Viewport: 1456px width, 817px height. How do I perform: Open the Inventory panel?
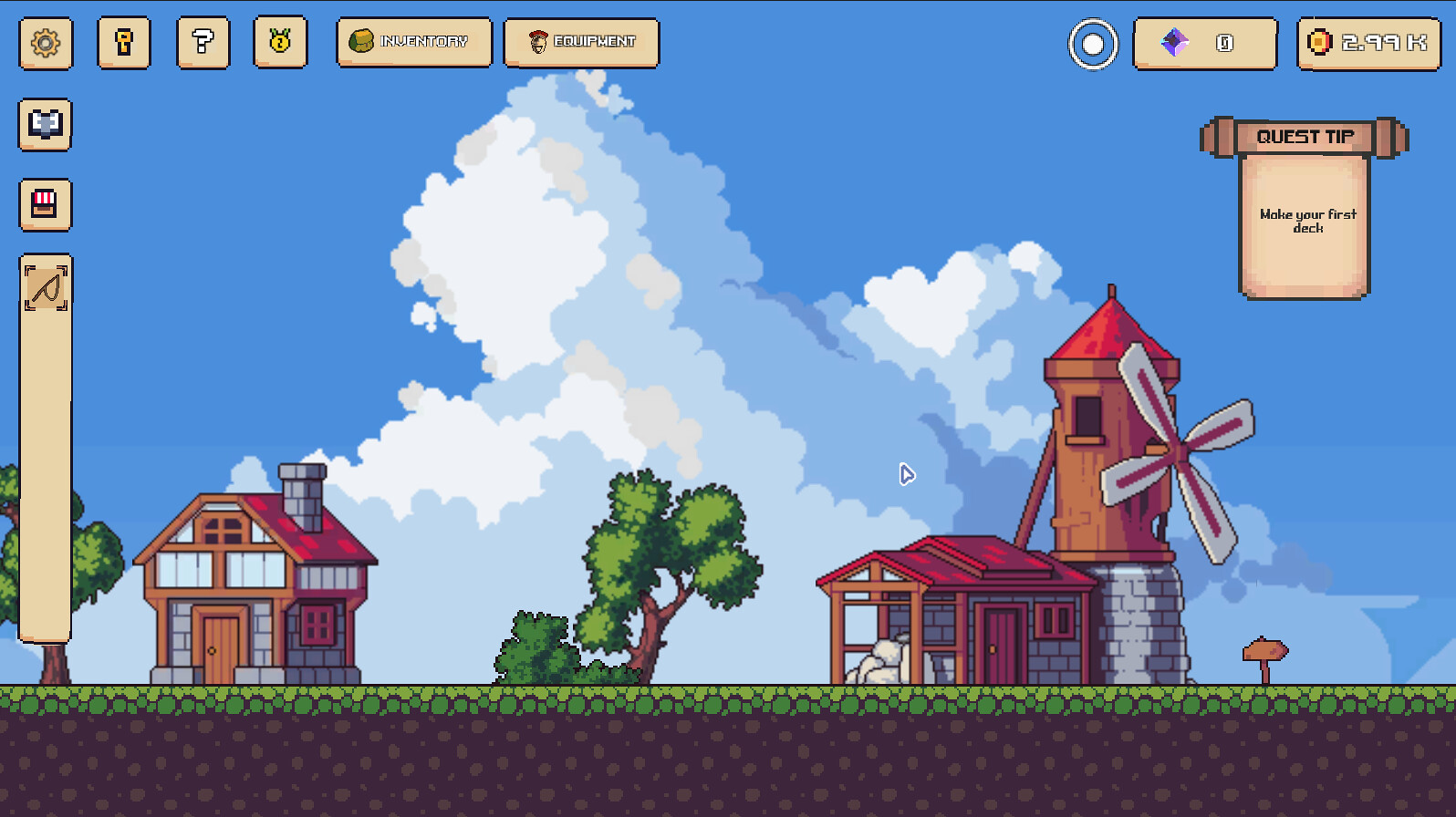(x=413, y=42)
